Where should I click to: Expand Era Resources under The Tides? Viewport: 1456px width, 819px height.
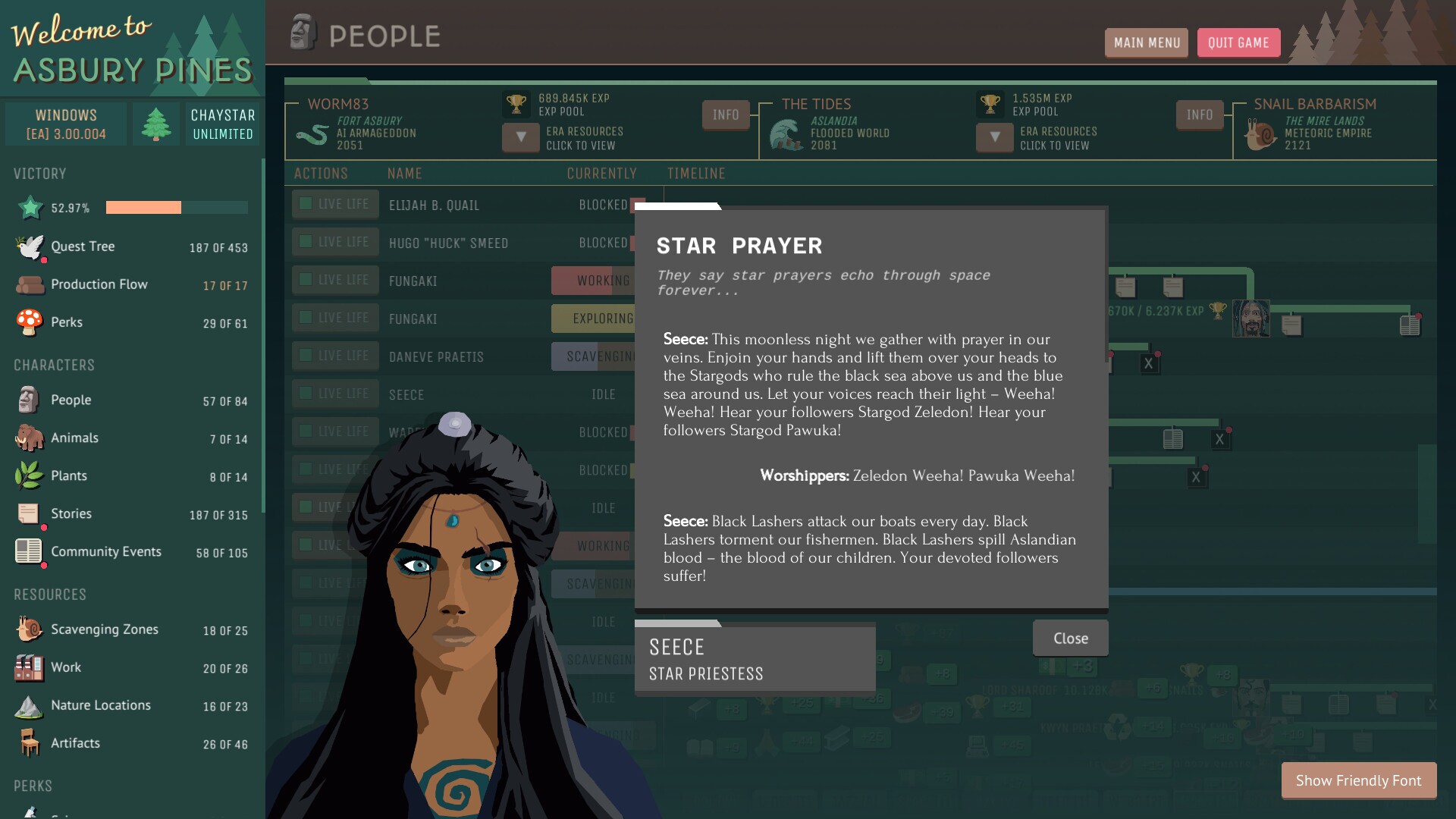click(x=994, y=138)
